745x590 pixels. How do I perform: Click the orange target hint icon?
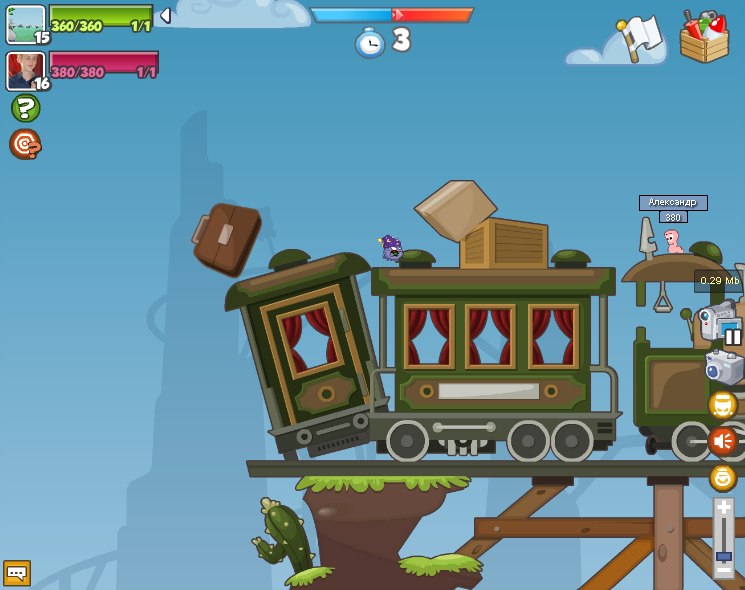click(x=25, y=144)
